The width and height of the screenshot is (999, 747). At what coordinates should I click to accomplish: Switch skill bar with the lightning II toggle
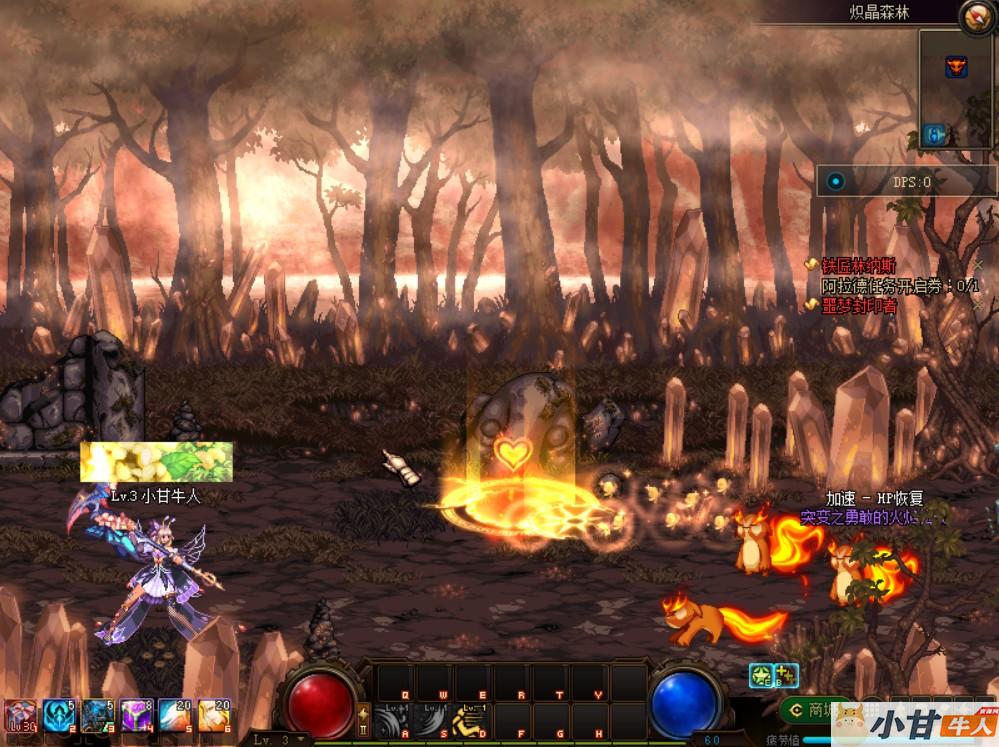[x=363, y=718]
